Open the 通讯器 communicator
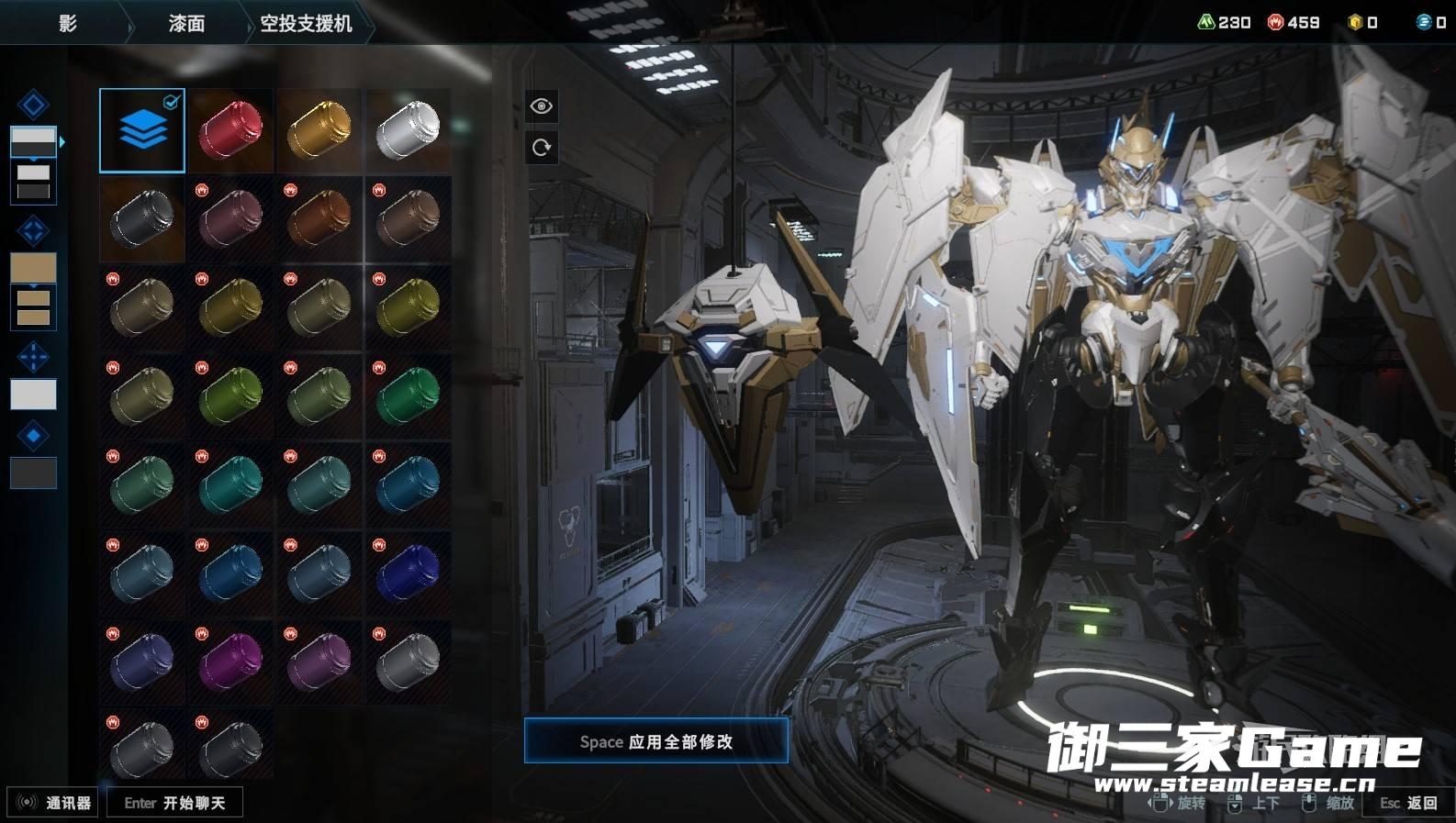The image size is (1456, 823). pos(53,803)
